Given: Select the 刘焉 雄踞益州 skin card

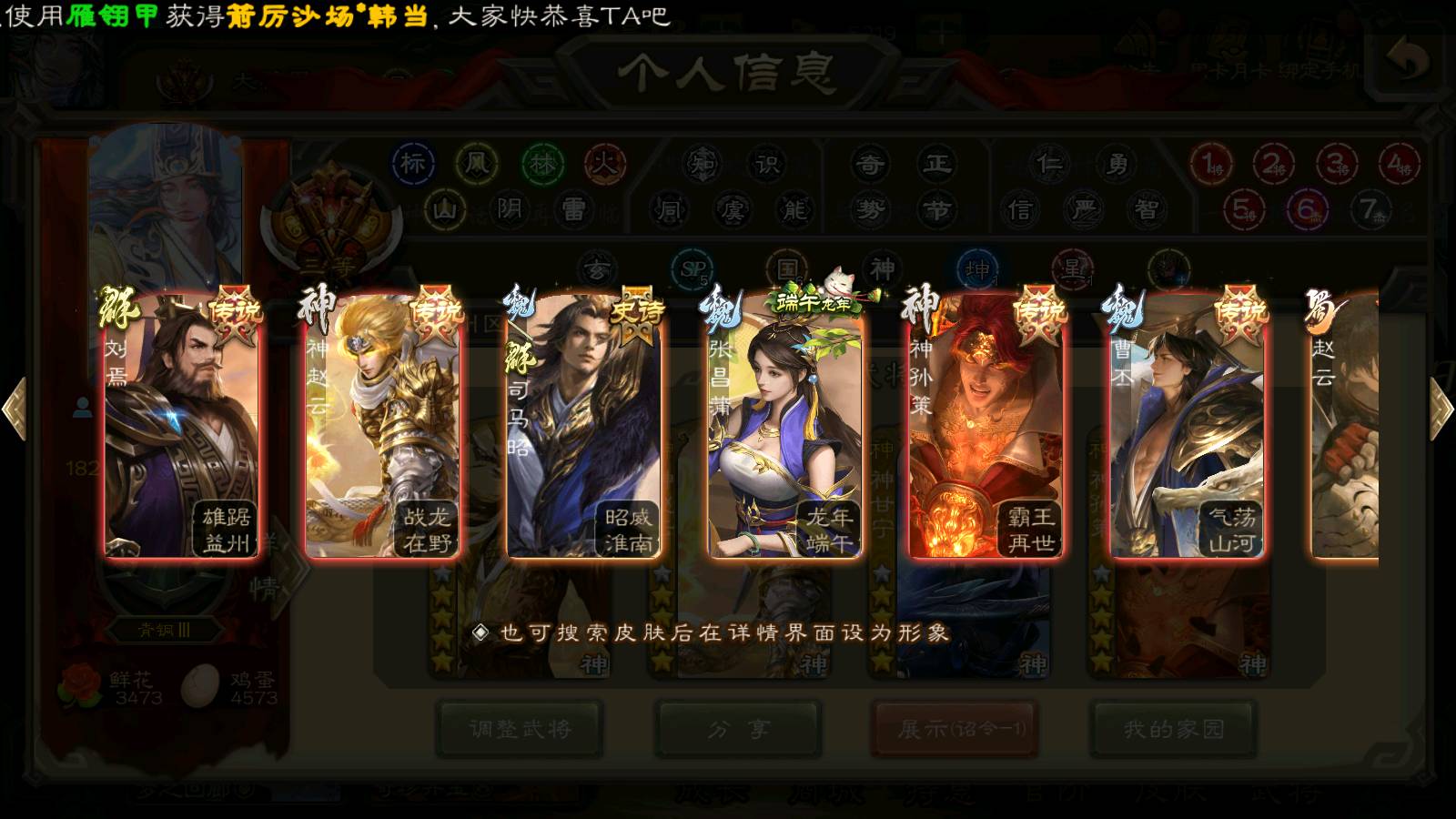Looking at the screenshot, I should tap(182, 426).
